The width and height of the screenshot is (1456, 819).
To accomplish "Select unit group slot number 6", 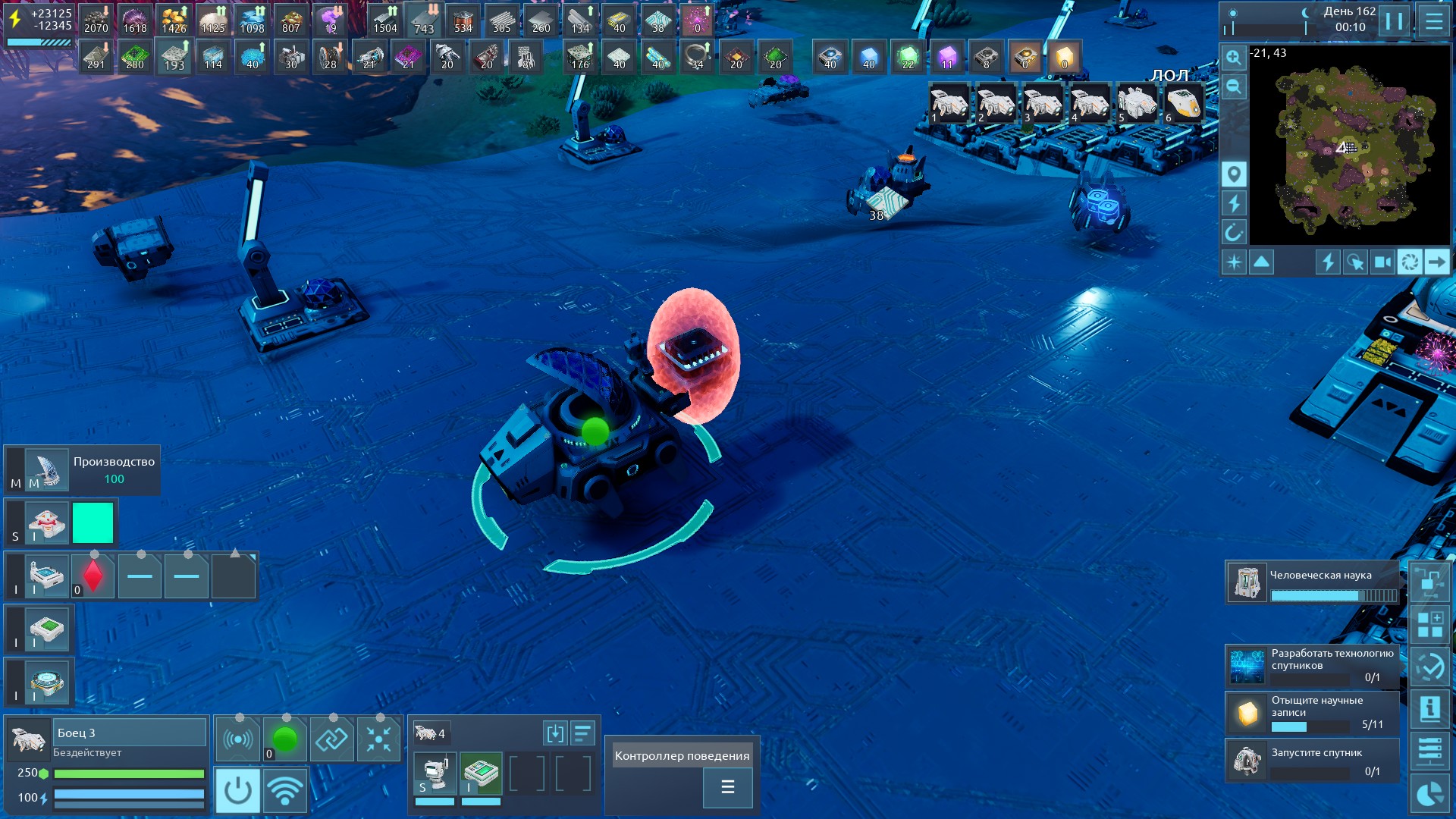I will pos(1183,103).
